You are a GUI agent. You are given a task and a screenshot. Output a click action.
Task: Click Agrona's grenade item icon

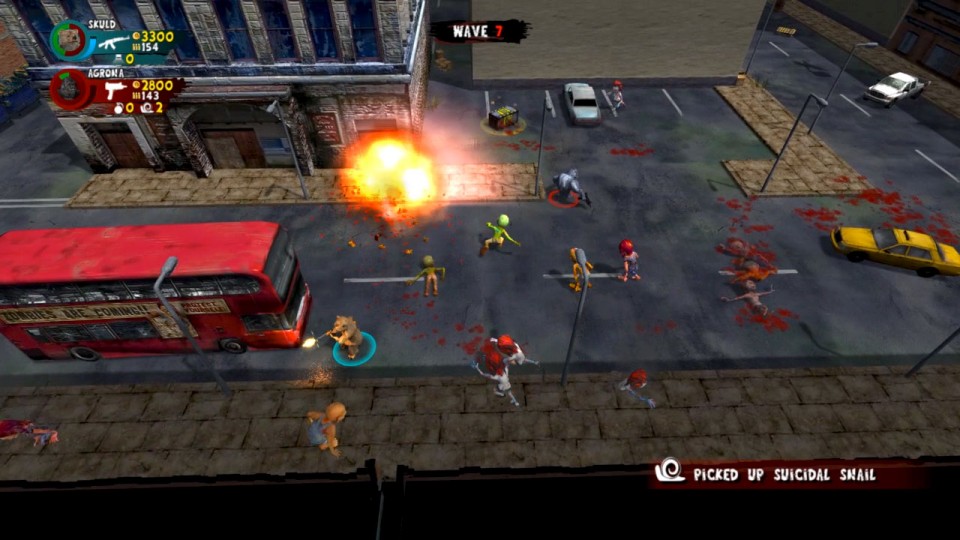pyautogui.click(x=117, y=108)
